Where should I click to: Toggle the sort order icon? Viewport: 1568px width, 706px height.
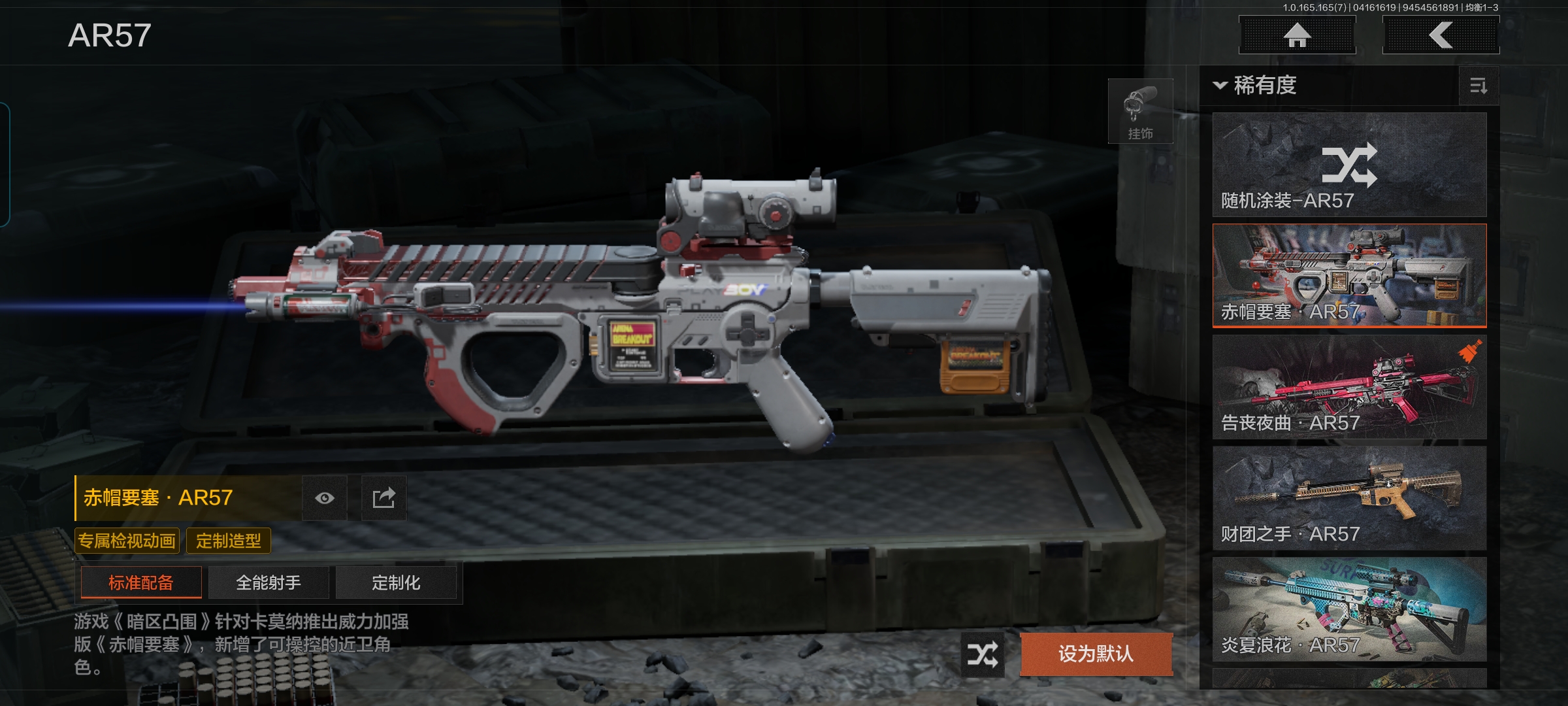click(1478, 86)
